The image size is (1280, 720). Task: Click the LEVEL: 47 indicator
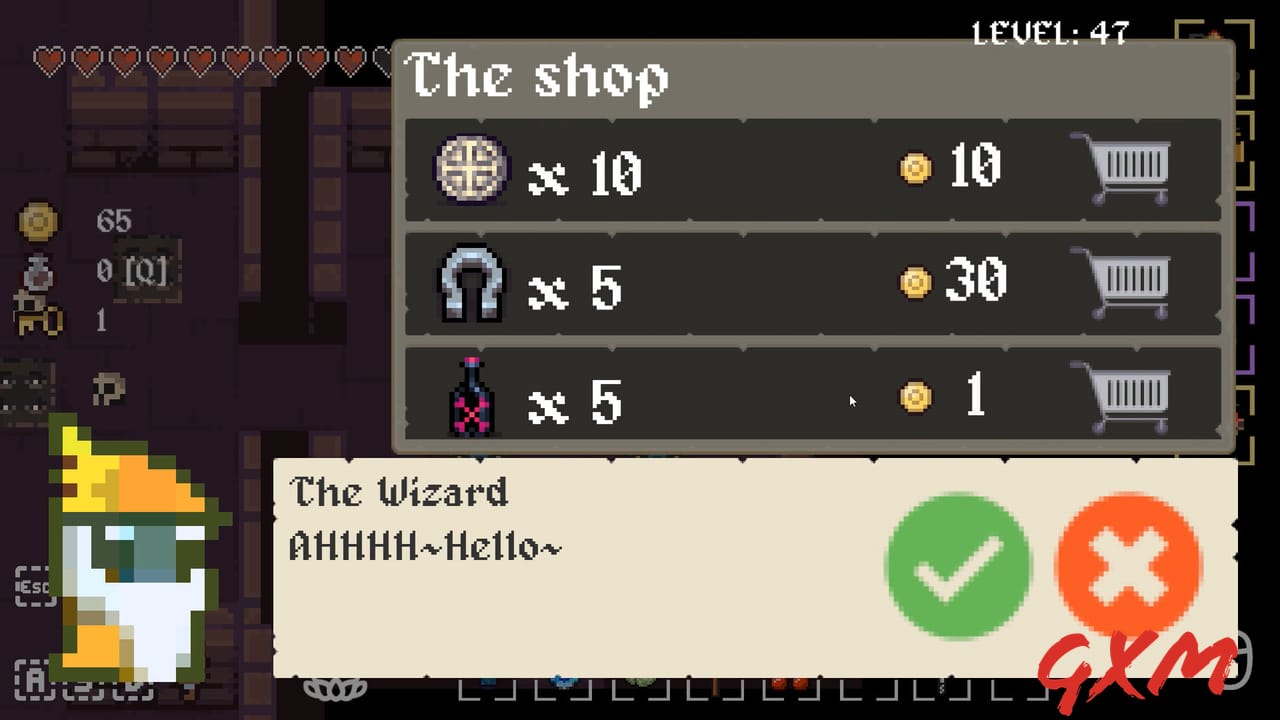[x=1050, y=33]
